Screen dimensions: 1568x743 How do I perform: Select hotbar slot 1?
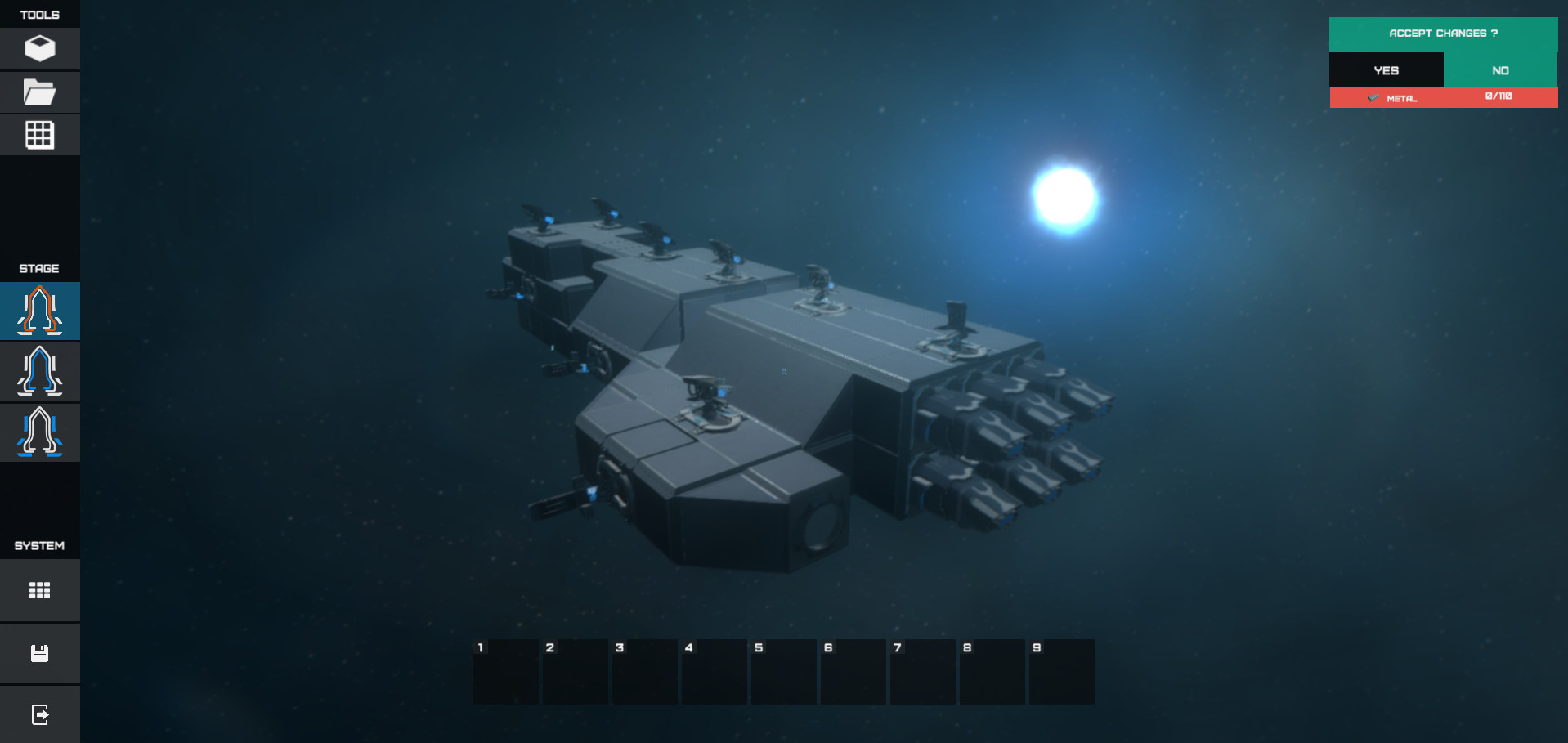coord(505,672)
